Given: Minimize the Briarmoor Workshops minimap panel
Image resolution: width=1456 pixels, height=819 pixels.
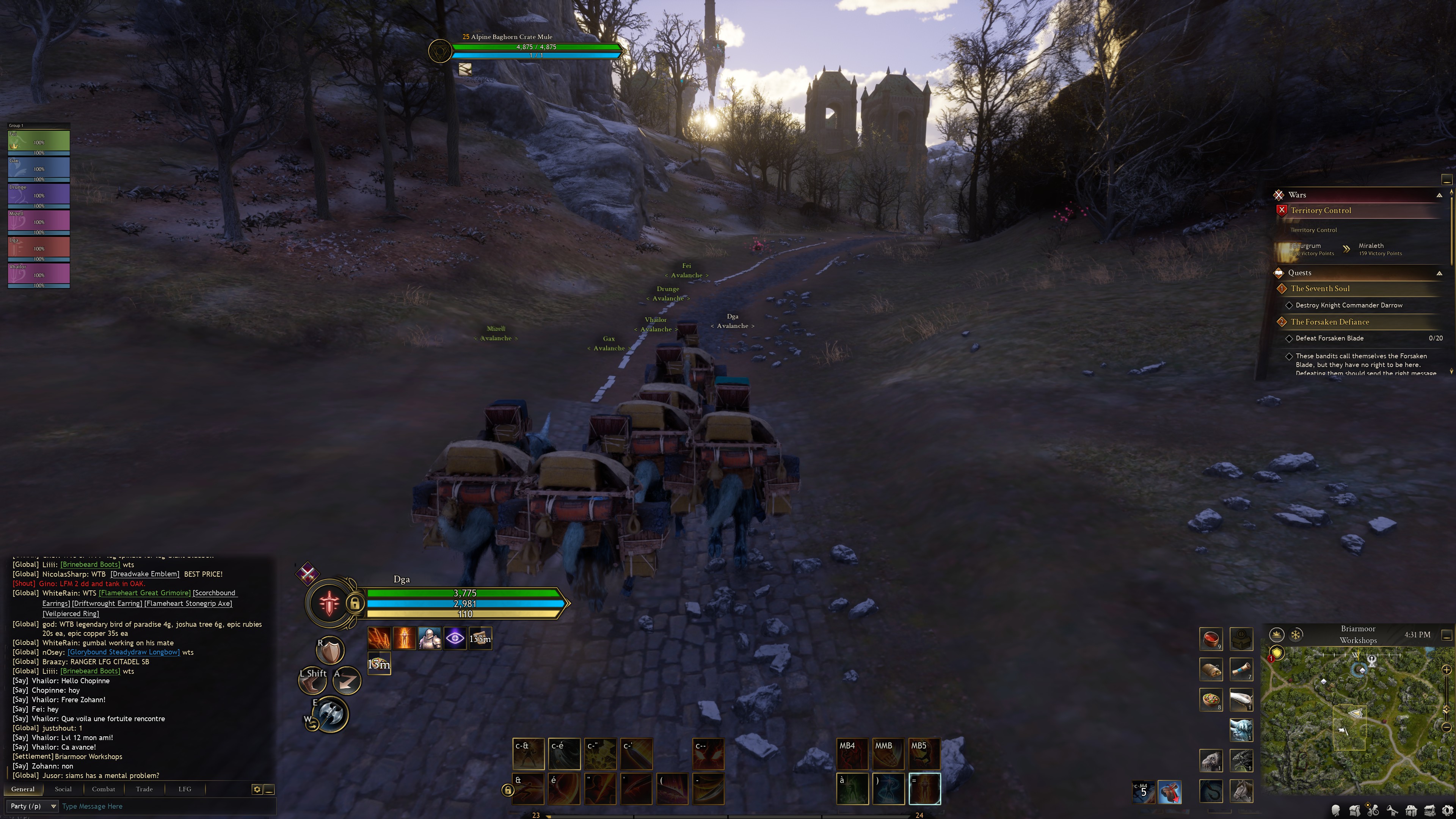Looking at the screenshot, I should pyautogui.click(x=1447, y=635).
